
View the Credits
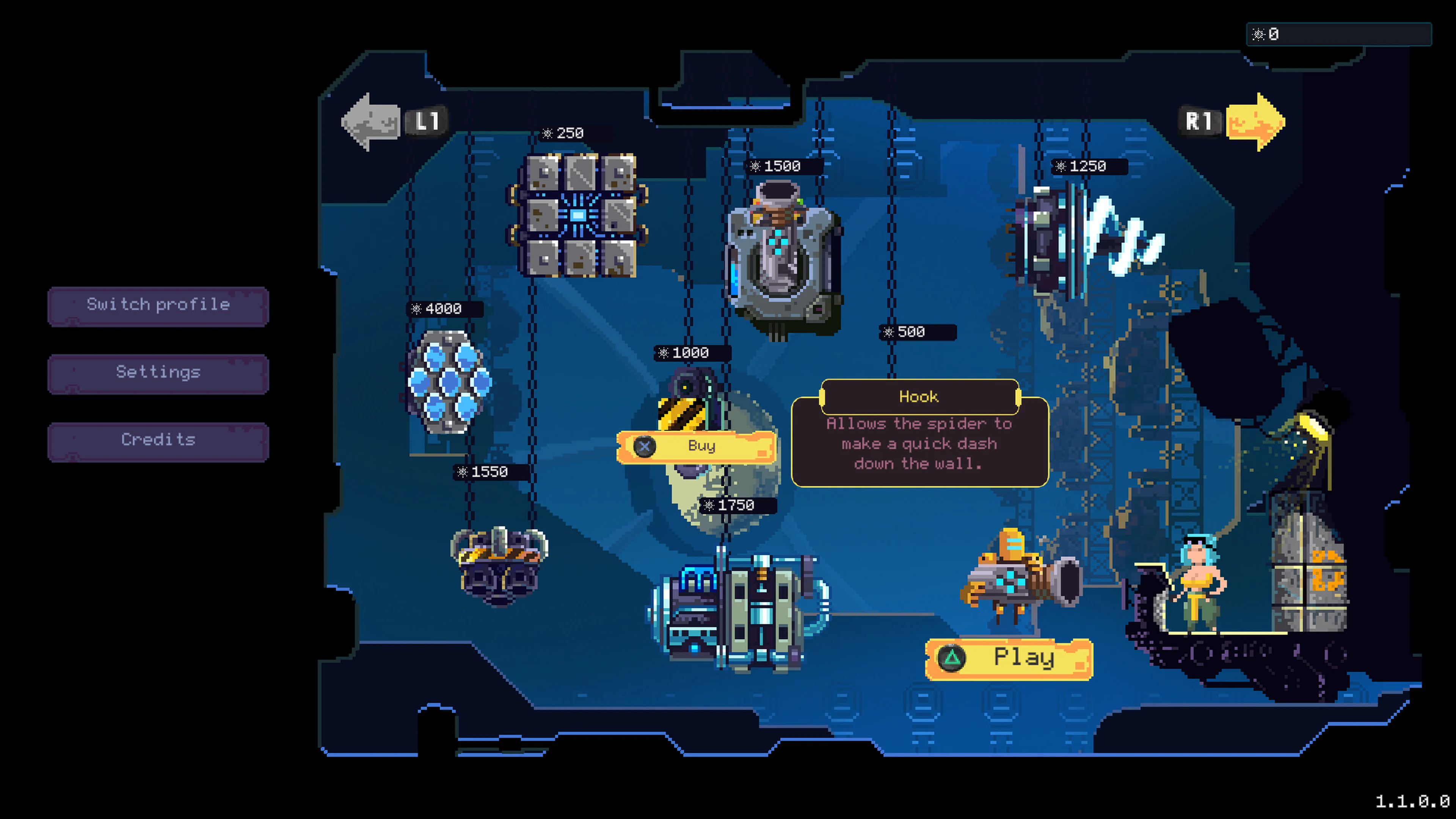158,440
